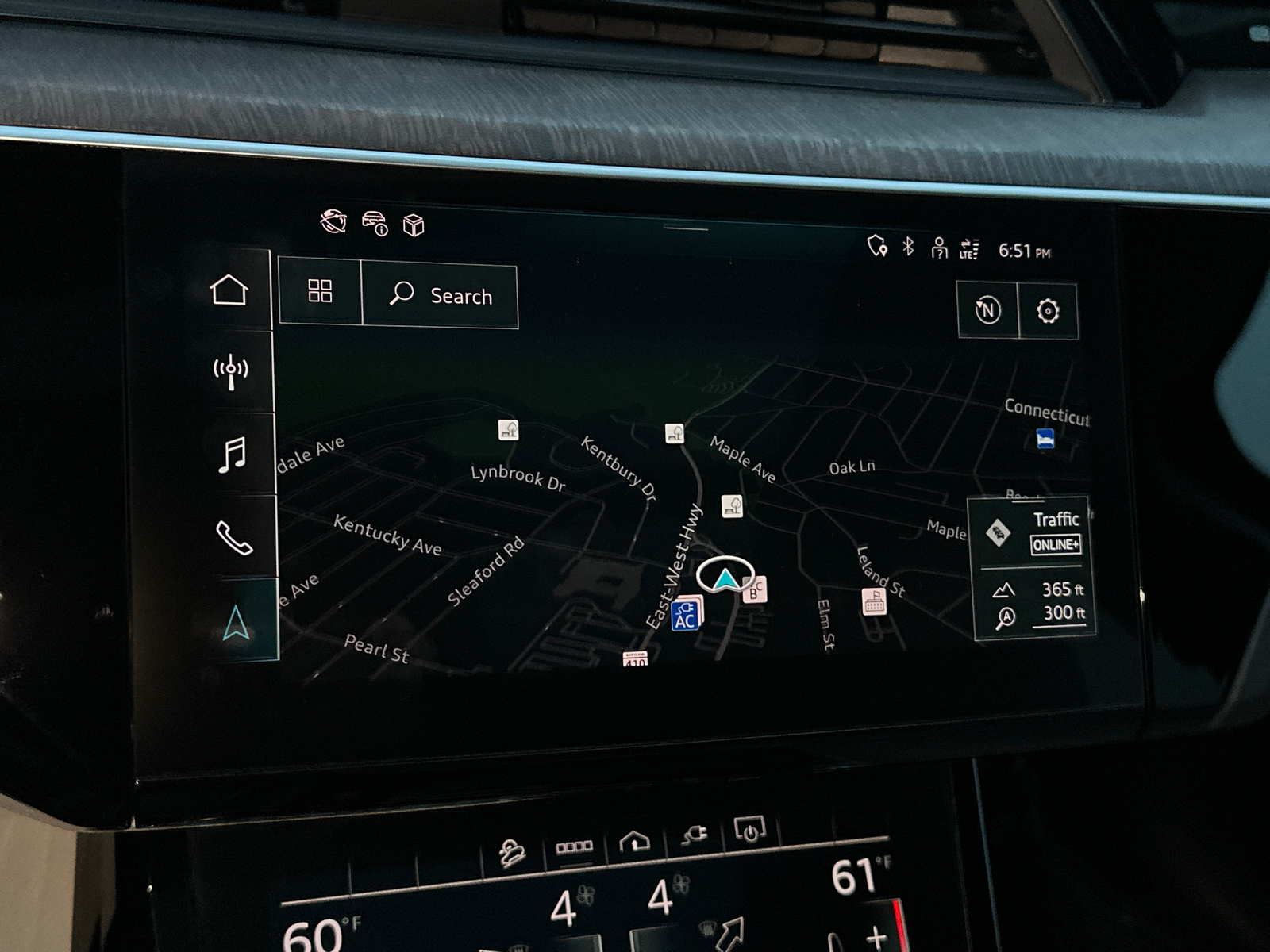This screenshot has height=952, width=1270.
Task: Open phone functions from the sidebar
Action: coord(233,539)
